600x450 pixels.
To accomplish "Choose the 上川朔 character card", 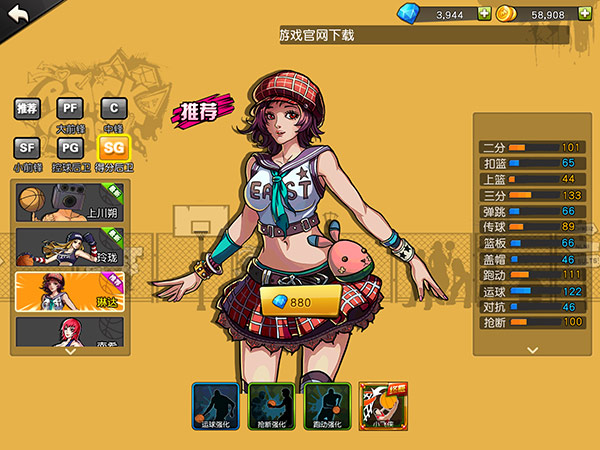I will [x=69, y=202].
